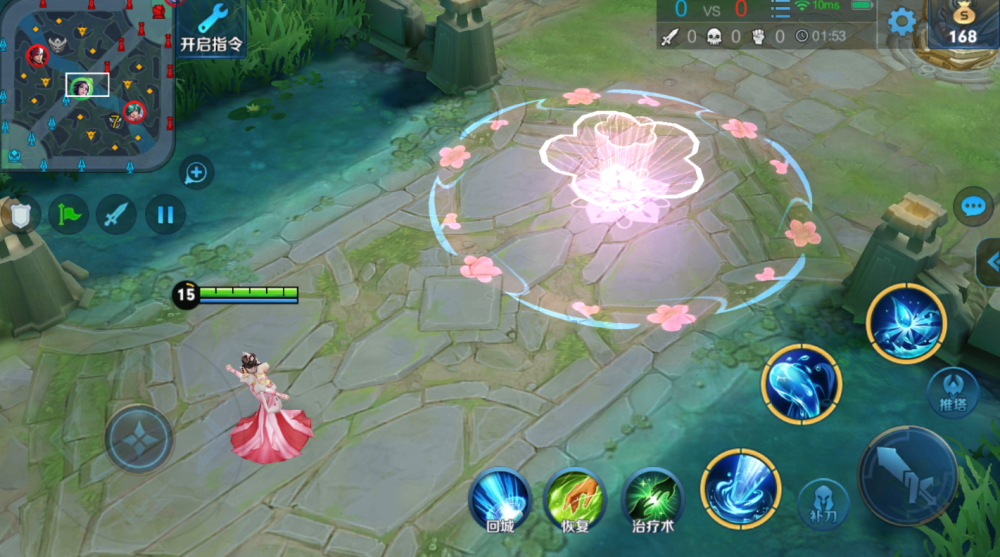Image resolution: width=1000 pixels, height=557 pixels.
Task: Tap the magnifier zoom button beside the minimap
Action: (x=196, y=174)
